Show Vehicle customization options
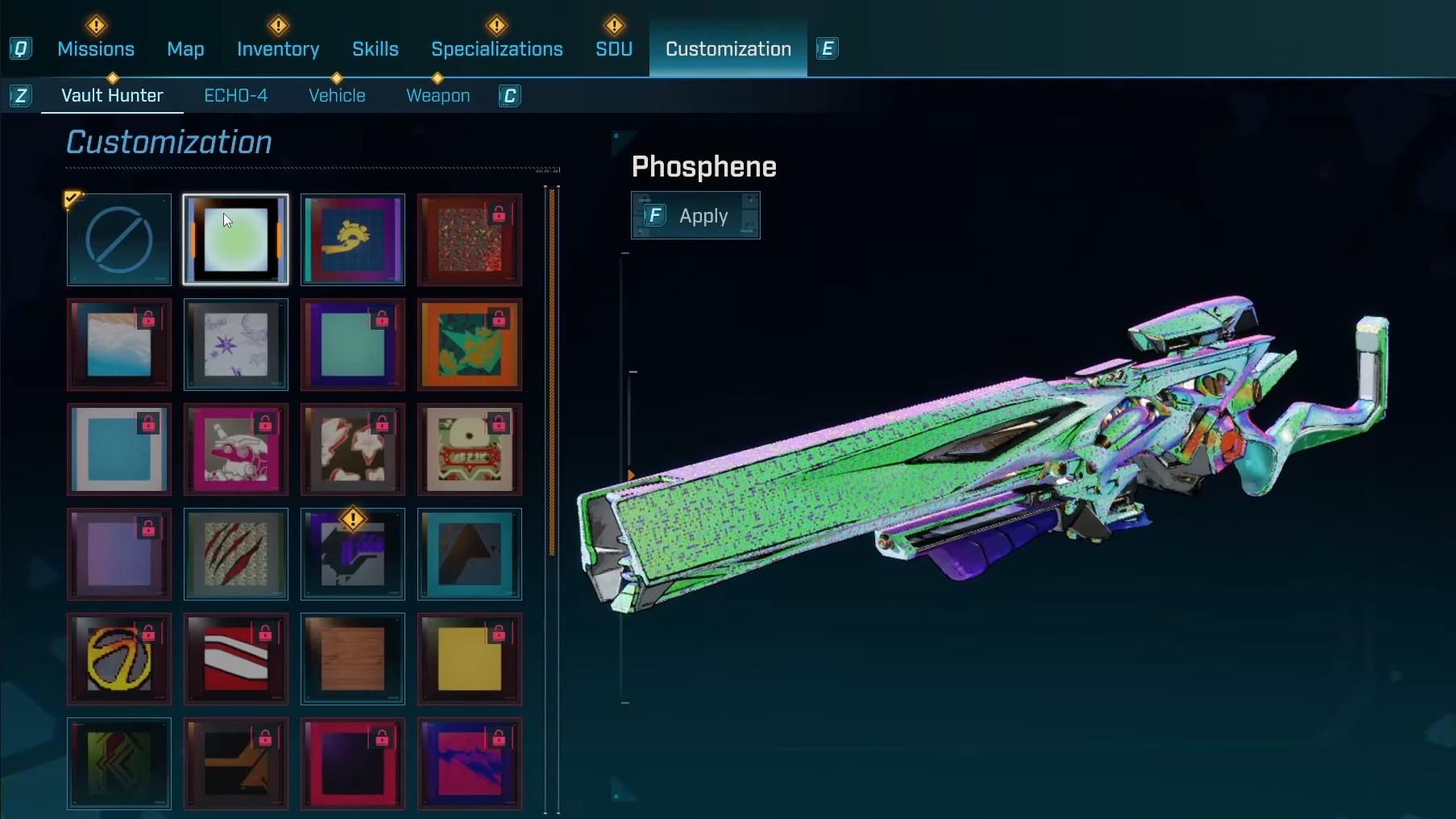 tap(337, 96)
